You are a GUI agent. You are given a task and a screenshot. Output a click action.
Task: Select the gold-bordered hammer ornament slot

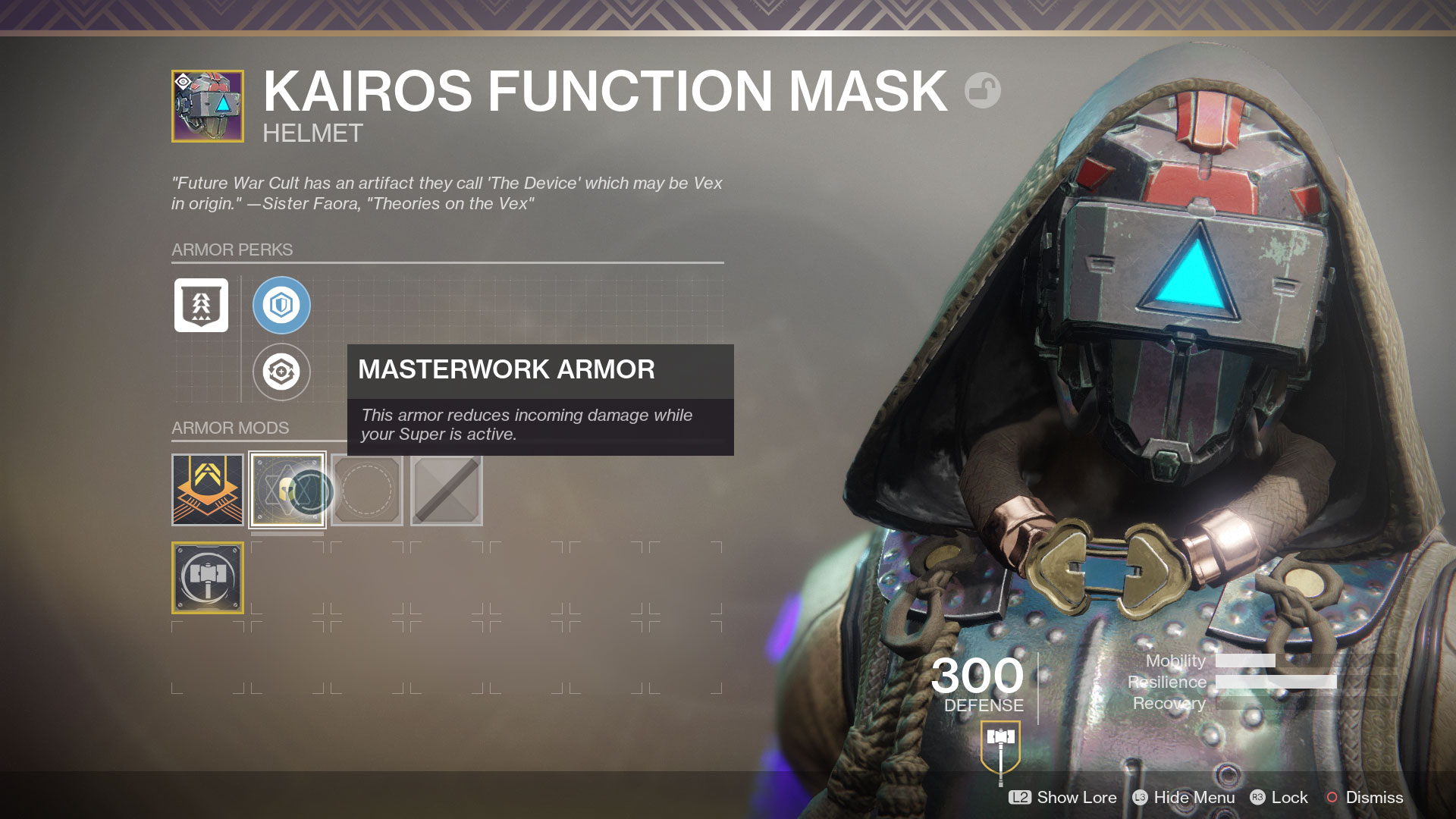pyautogui.click(x=208, y=577)
